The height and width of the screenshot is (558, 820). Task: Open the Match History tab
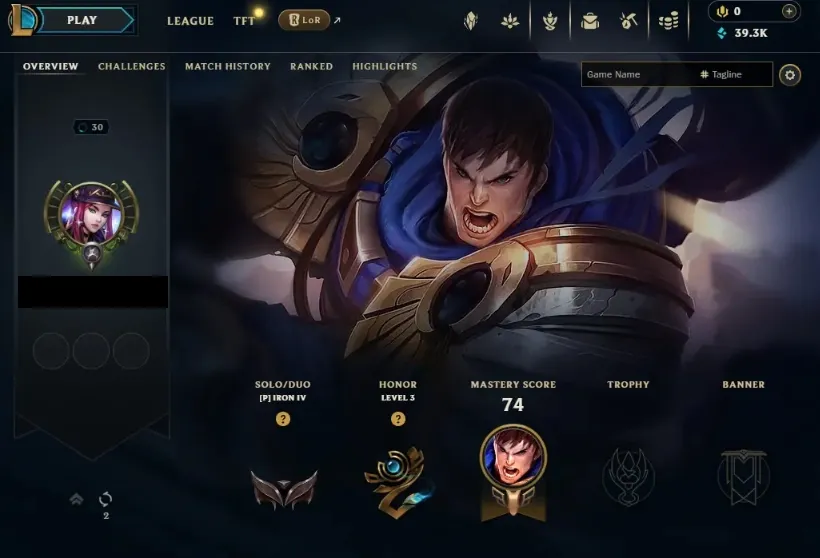(x=227, y=67)
